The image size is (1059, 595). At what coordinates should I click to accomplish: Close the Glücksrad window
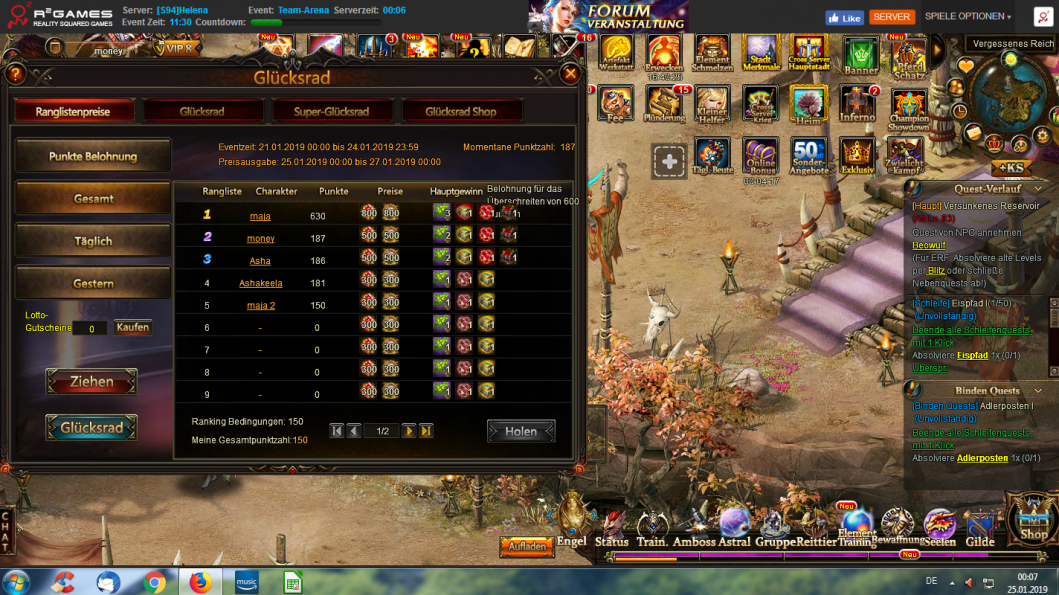570,74
